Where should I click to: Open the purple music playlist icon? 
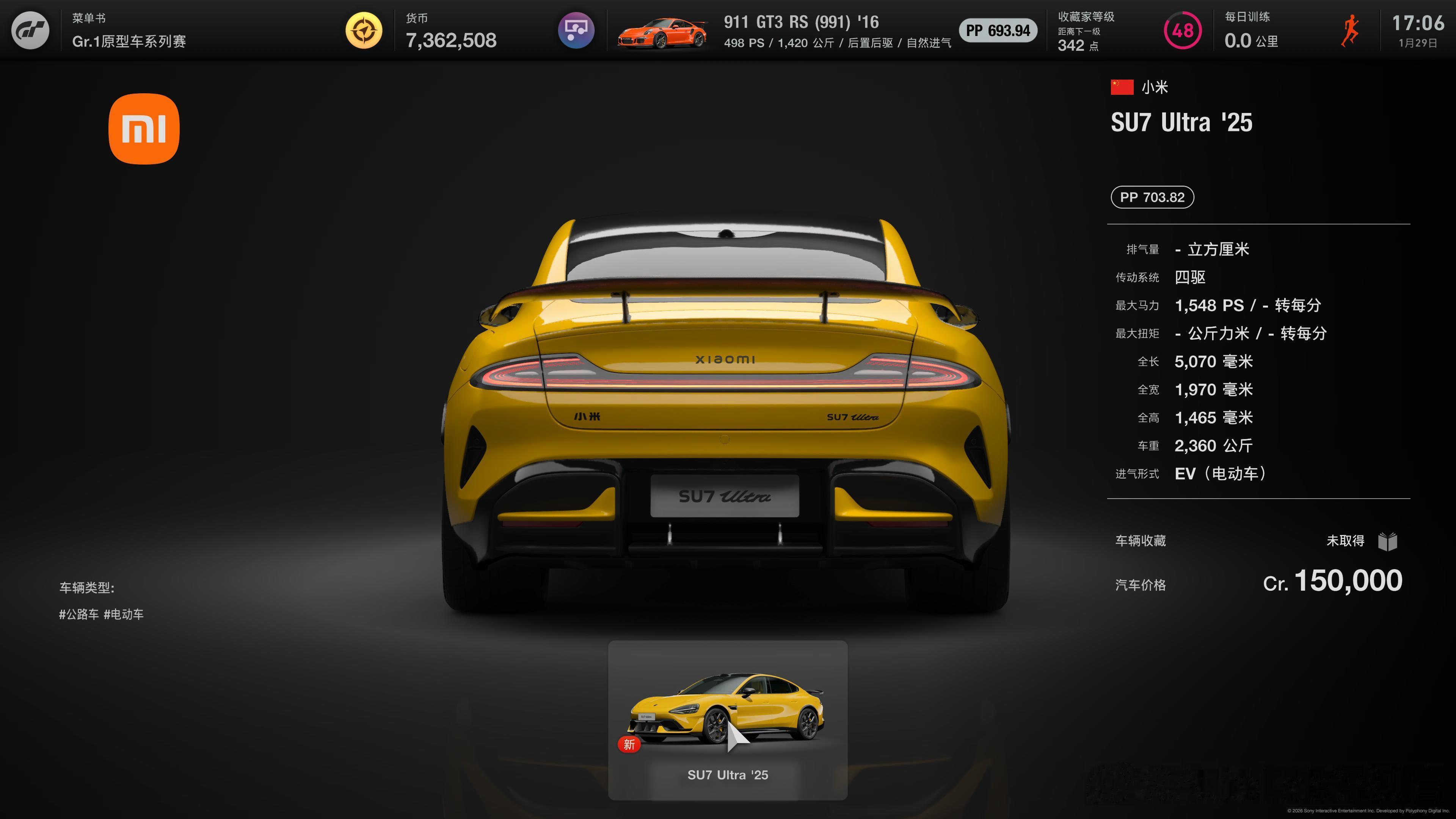tap(576, 30)
